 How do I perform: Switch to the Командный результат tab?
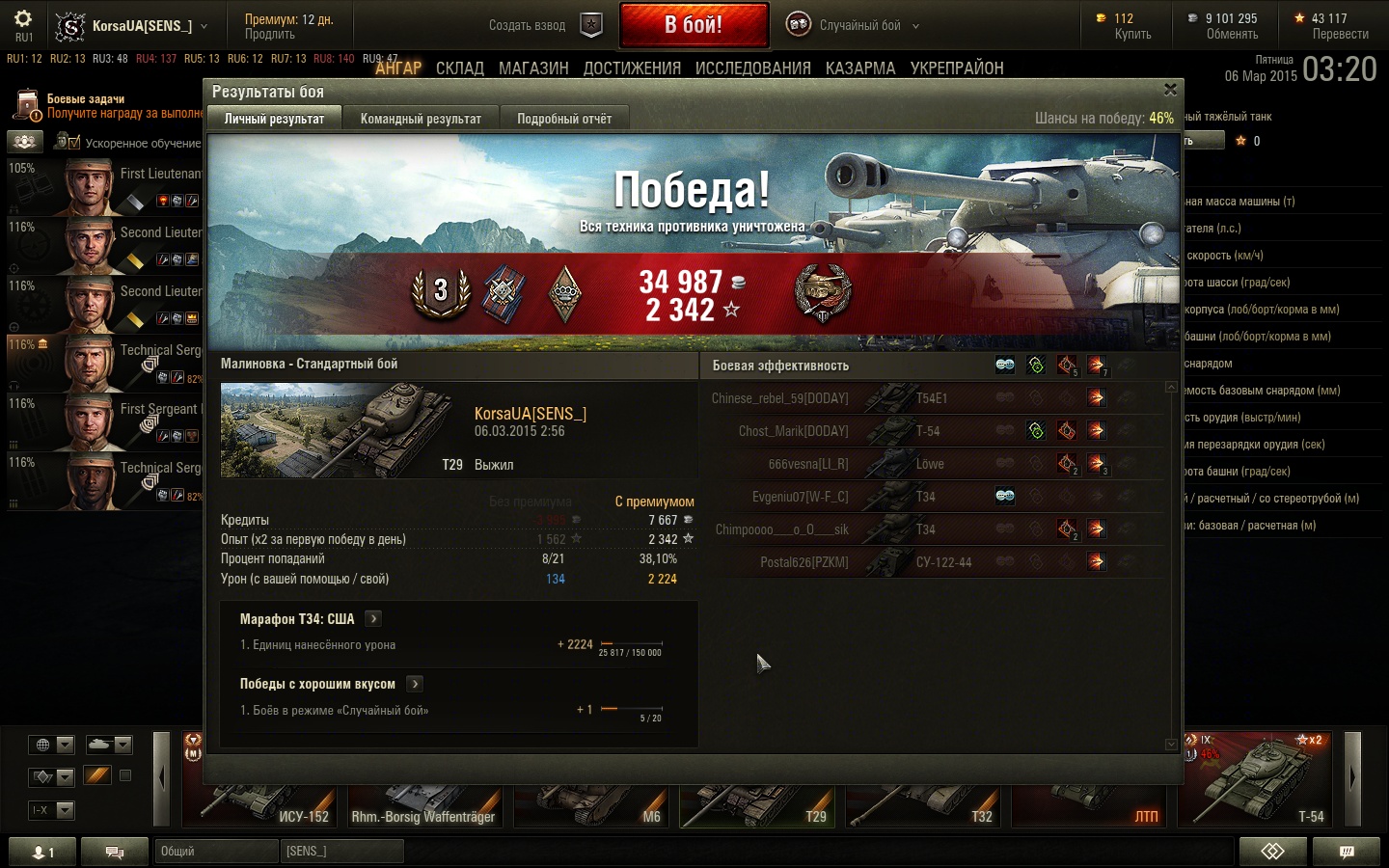(x=421, y=119)
